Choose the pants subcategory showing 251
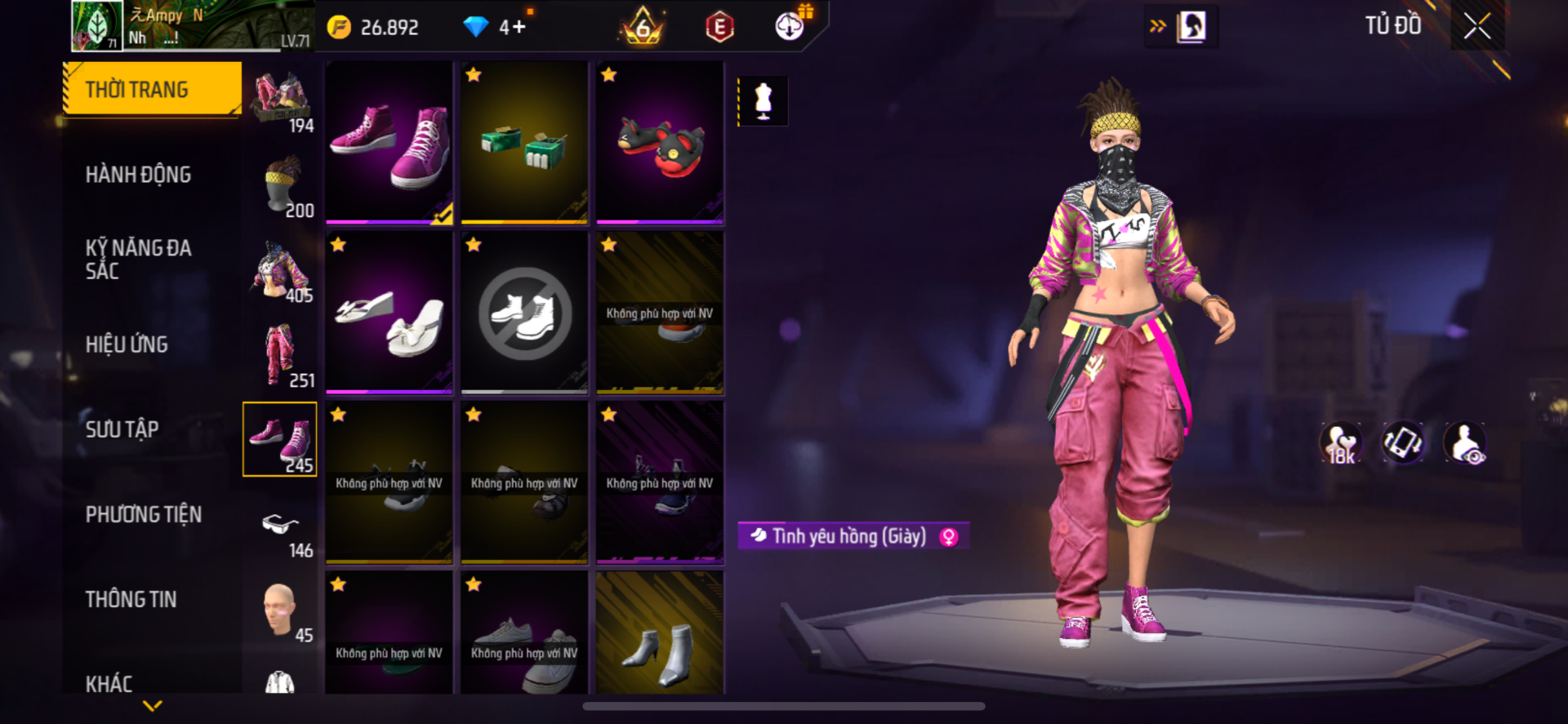This screenshot has width=1568, height=724. [x=279, y=355]
